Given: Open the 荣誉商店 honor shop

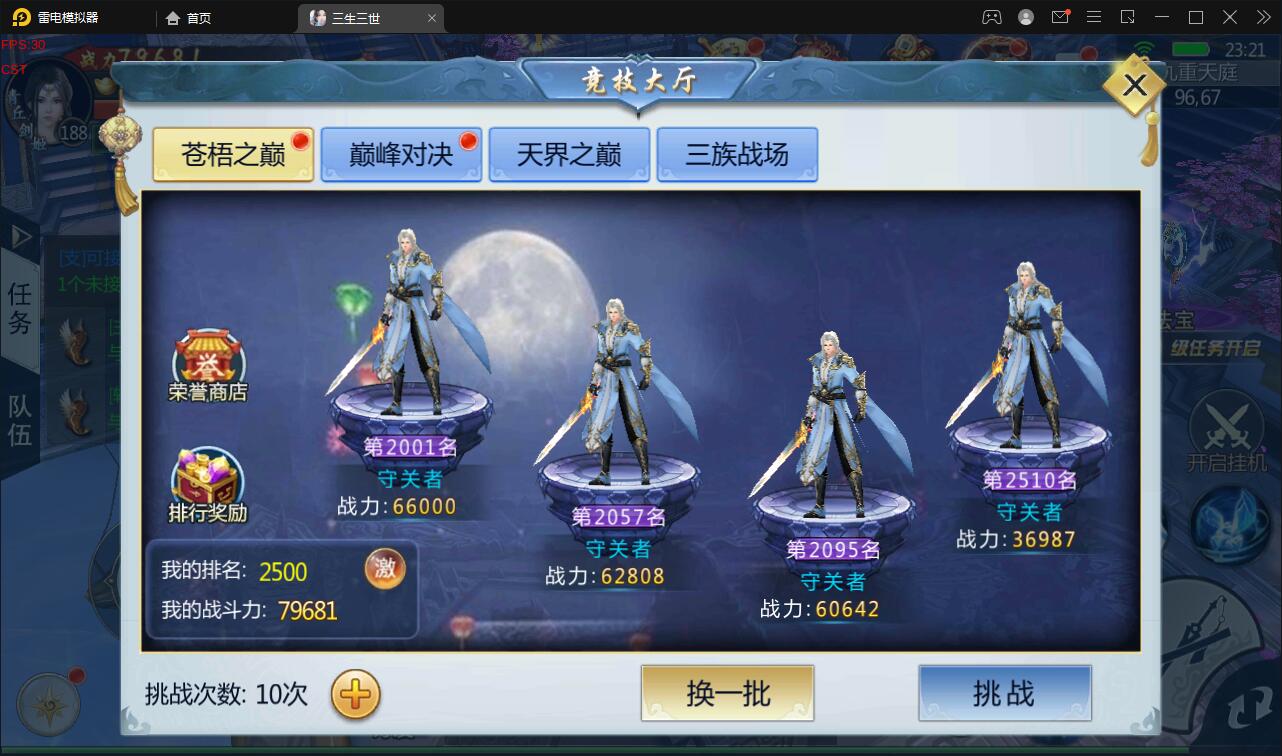Looking at the screenshot, I should point(208,355).
